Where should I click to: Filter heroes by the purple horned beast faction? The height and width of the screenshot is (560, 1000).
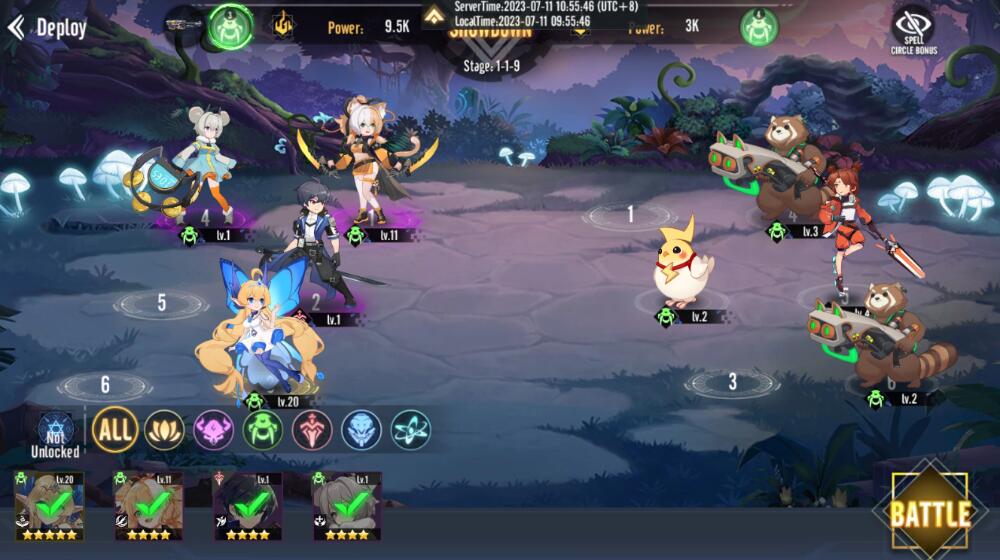213,430
